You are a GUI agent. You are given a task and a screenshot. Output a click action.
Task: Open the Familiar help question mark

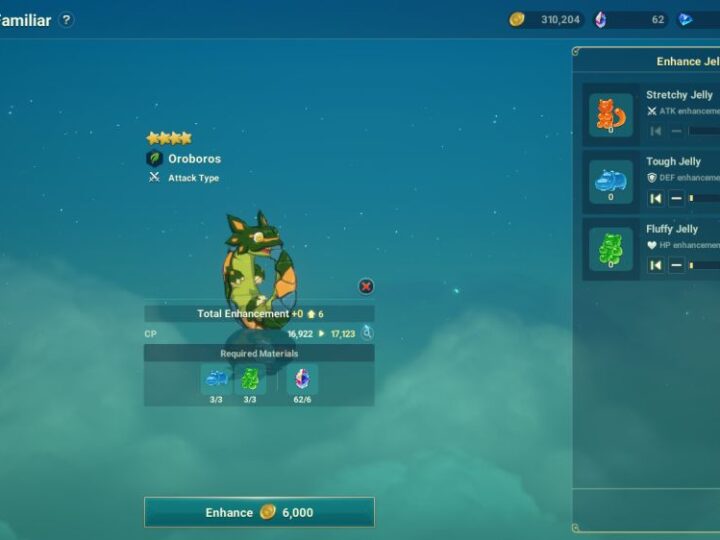[x=66, y=20]
